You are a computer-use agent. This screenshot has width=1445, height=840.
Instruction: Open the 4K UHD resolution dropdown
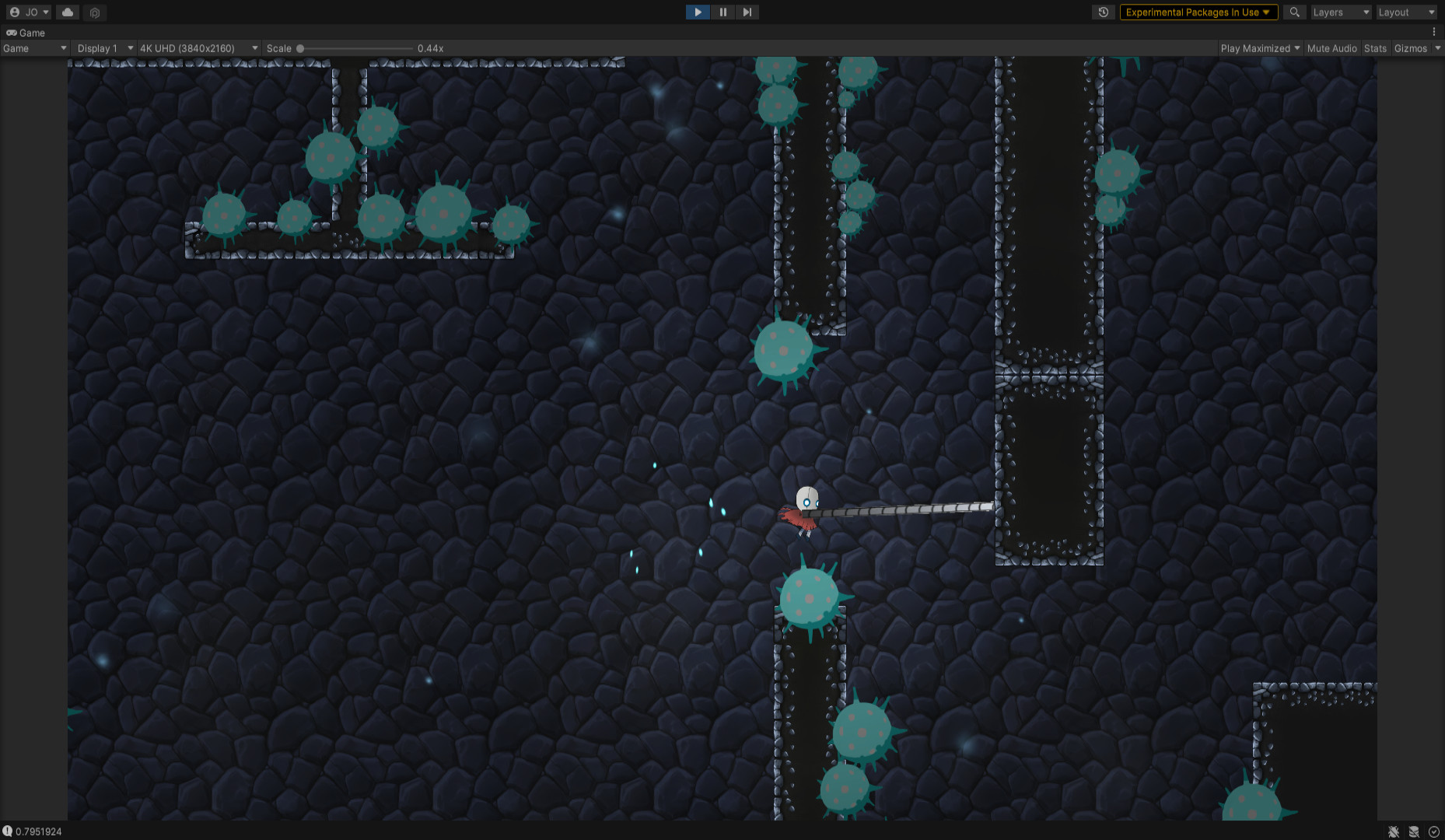[197, 47]
